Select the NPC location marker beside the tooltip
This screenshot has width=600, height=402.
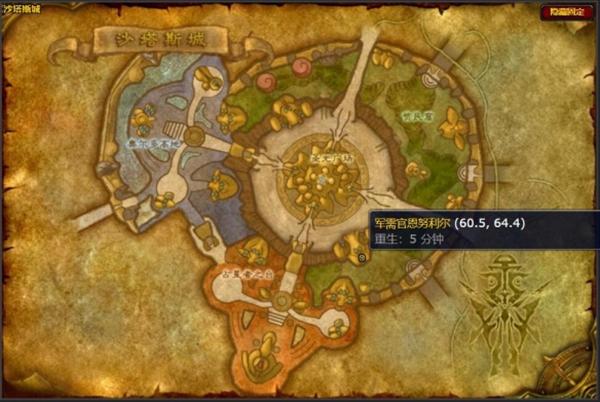point(362,256)
